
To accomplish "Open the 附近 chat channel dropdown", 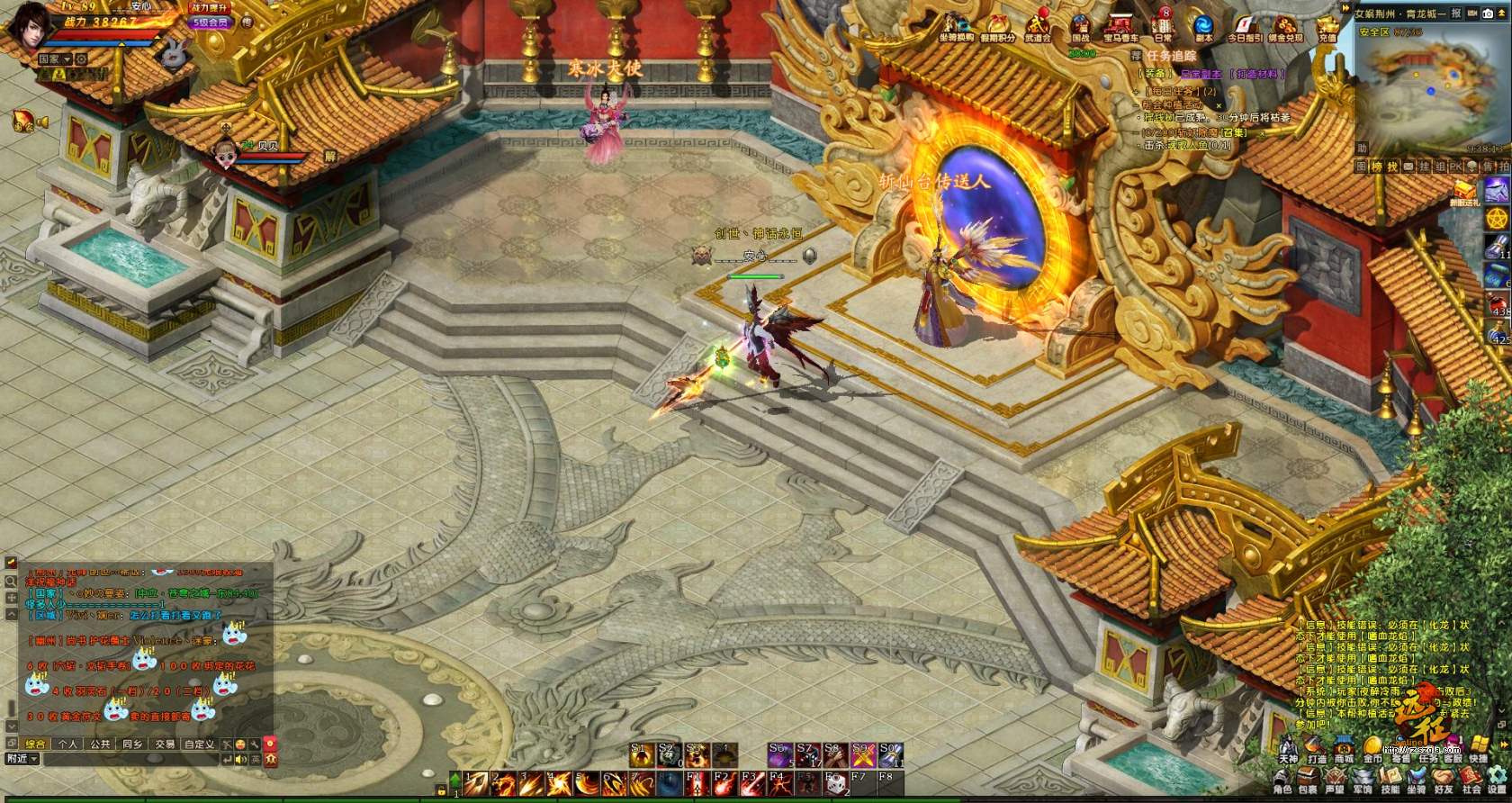I will 22,759.
